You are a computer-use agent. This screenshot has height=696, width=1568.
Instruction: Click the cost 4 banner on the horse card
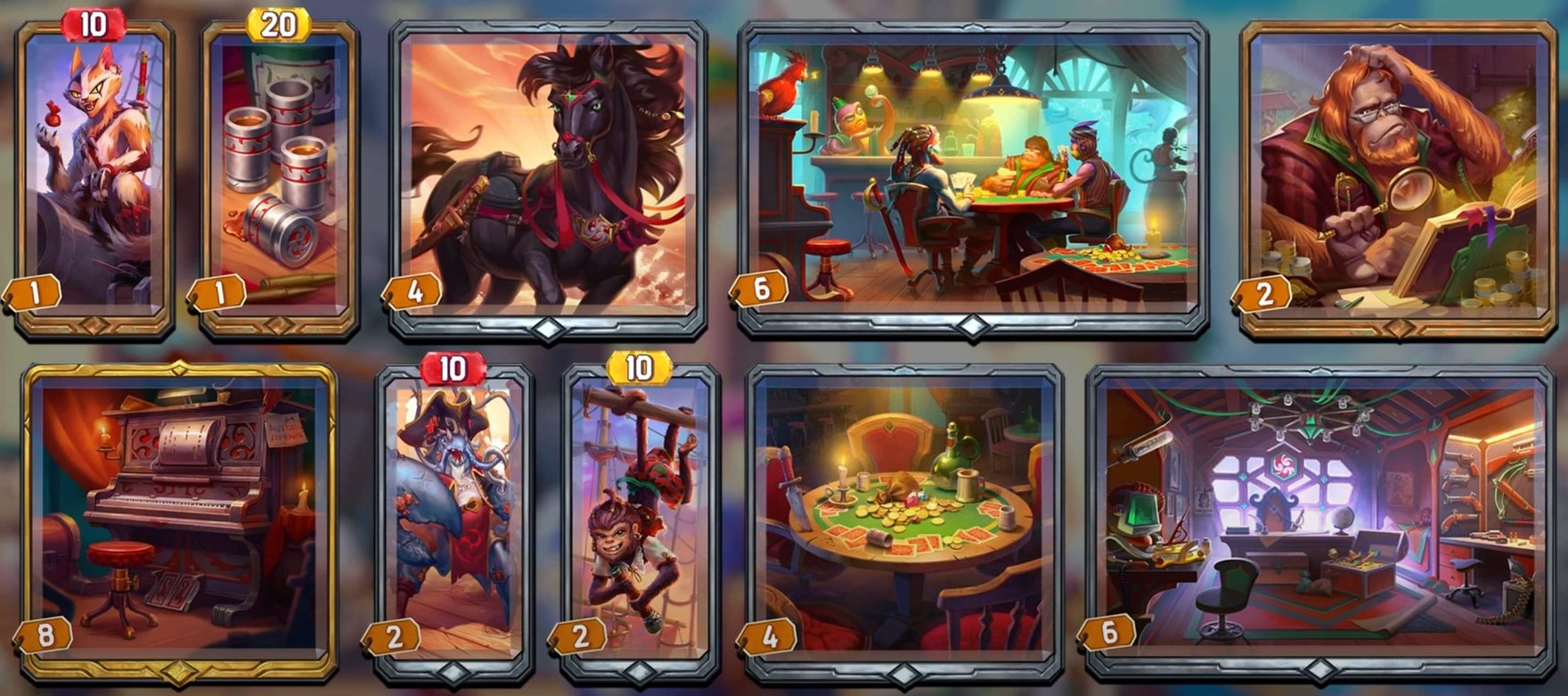click(413, 291)
